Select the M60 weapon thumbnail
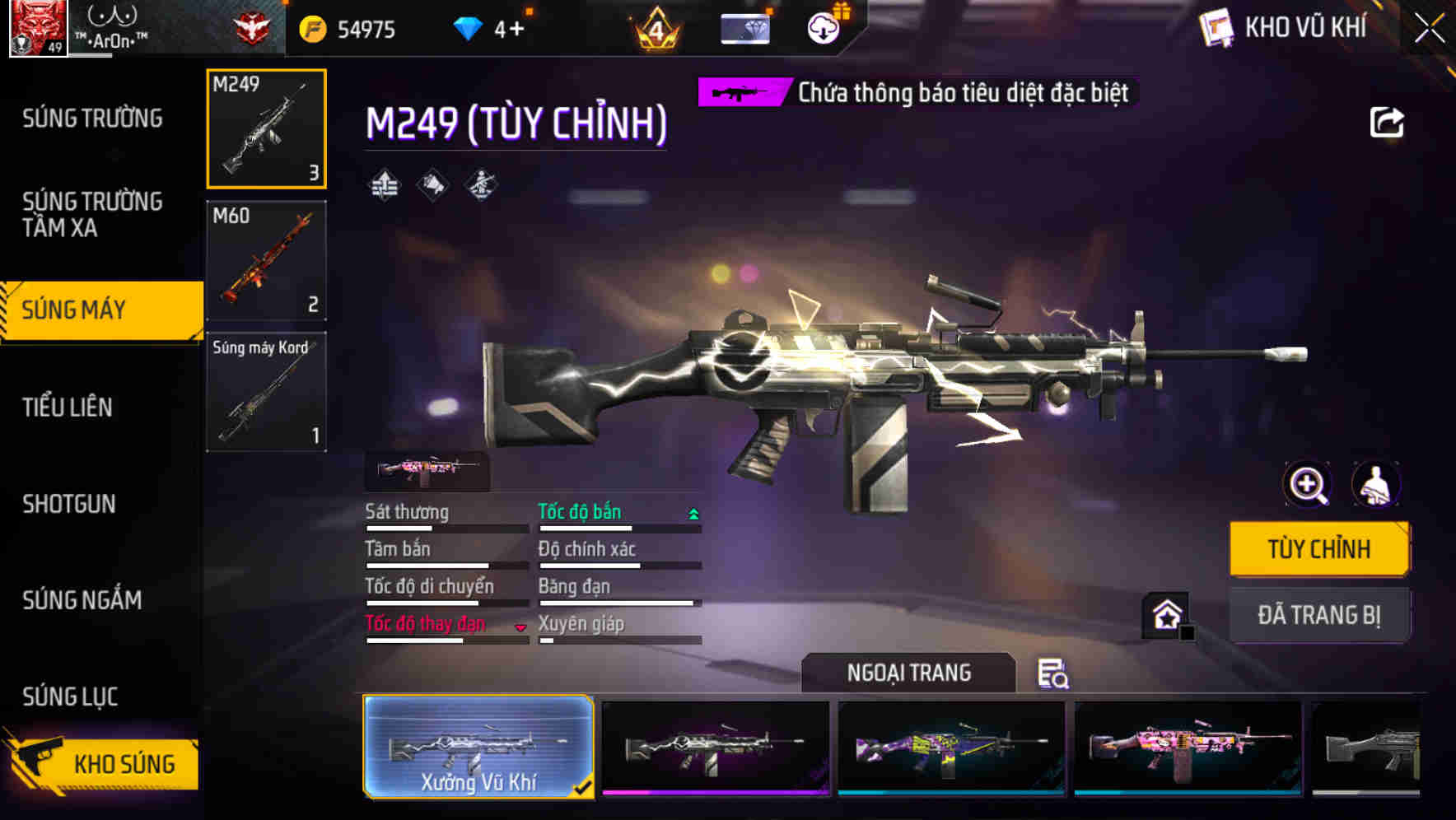The width and height of the screenshot is (1456, 820). 265,260
